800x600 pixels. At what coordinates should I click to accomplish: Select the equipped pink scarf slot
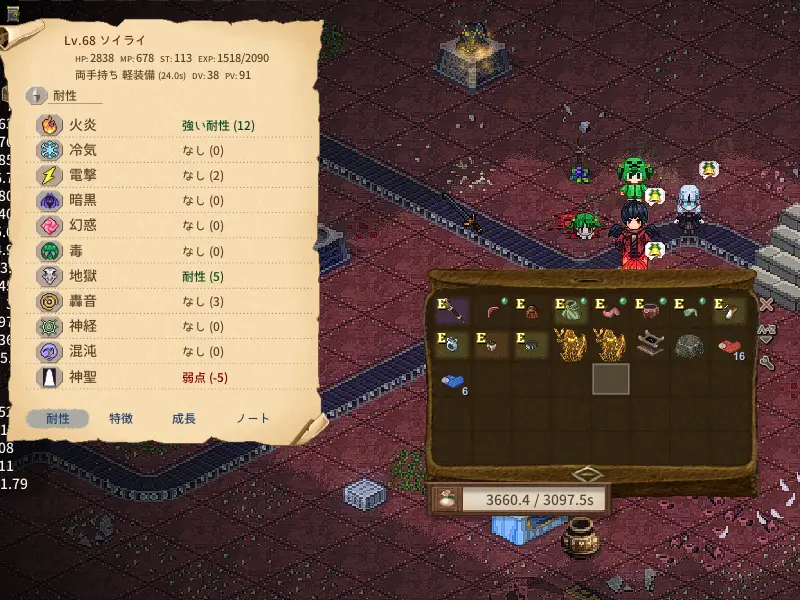(x=611, y=309)
